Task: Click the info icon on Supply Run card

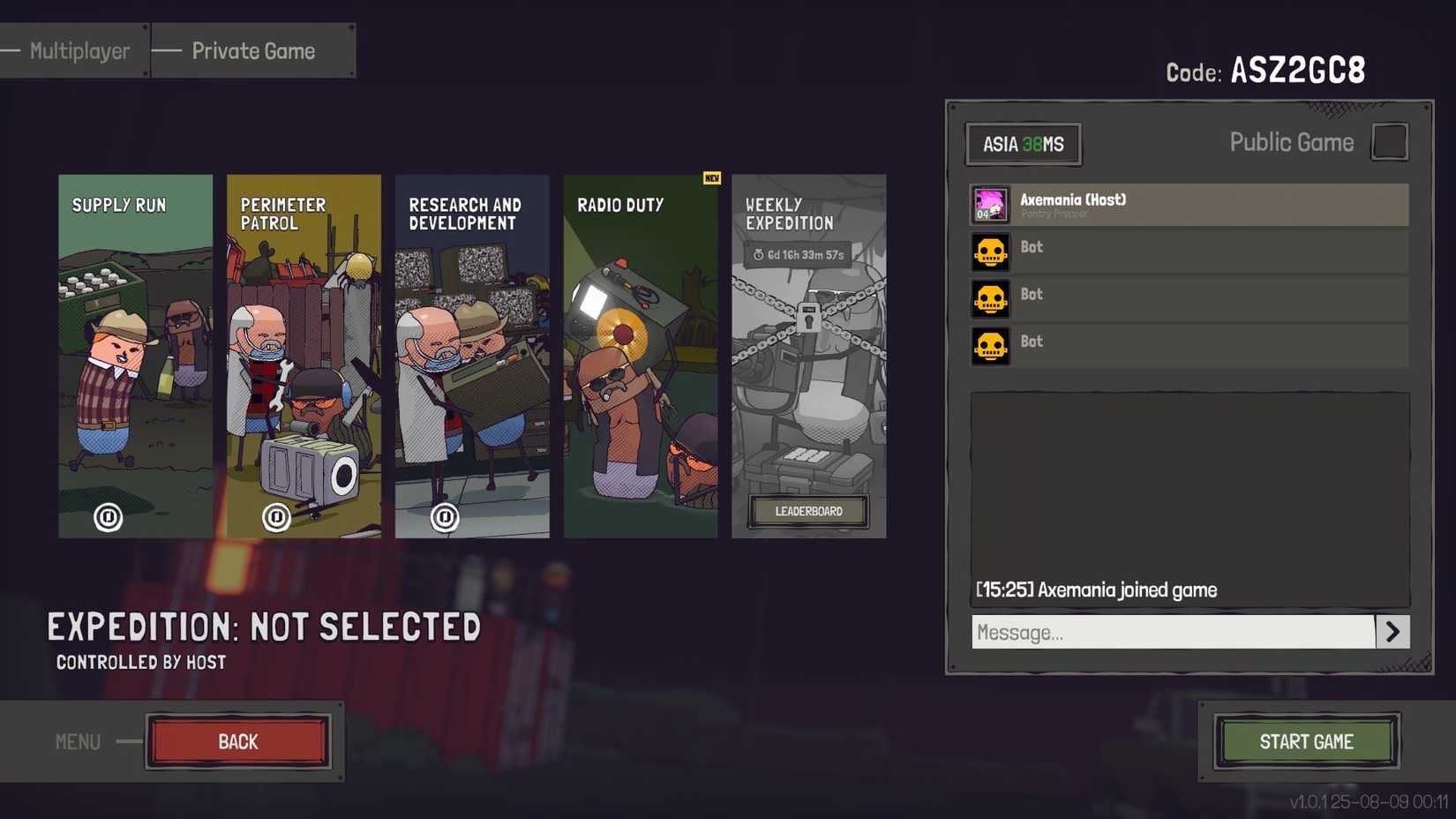Action: click(108, 517)
